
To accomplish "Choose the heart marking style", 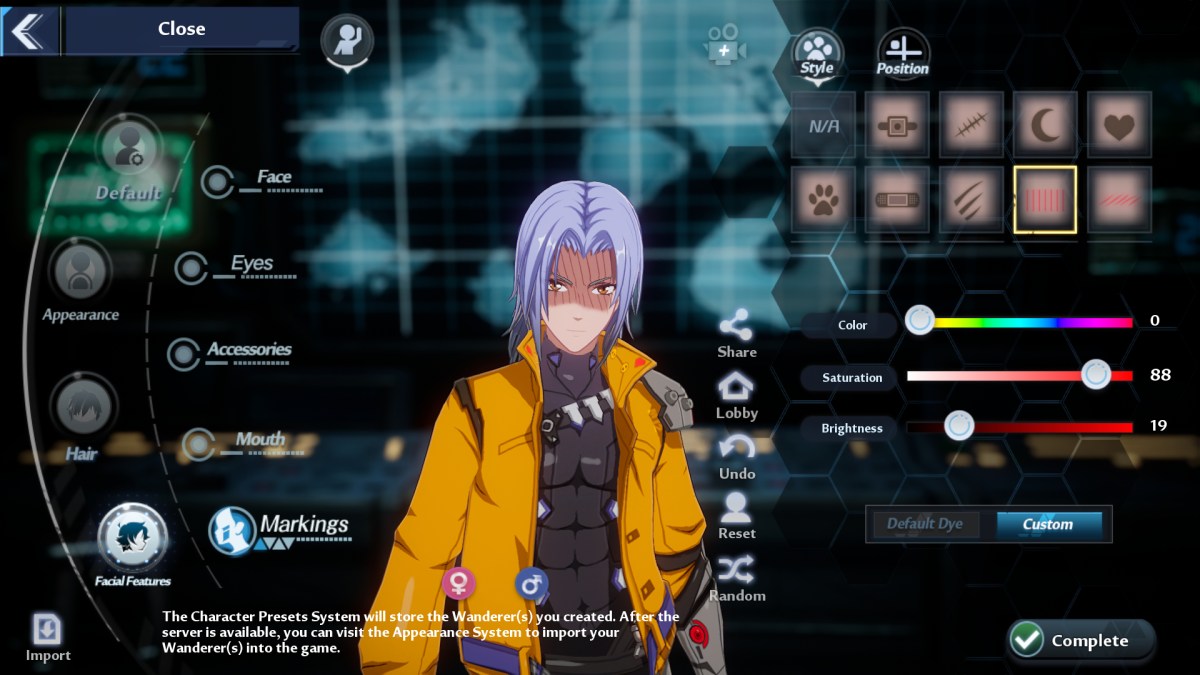I will [1119, 125].
